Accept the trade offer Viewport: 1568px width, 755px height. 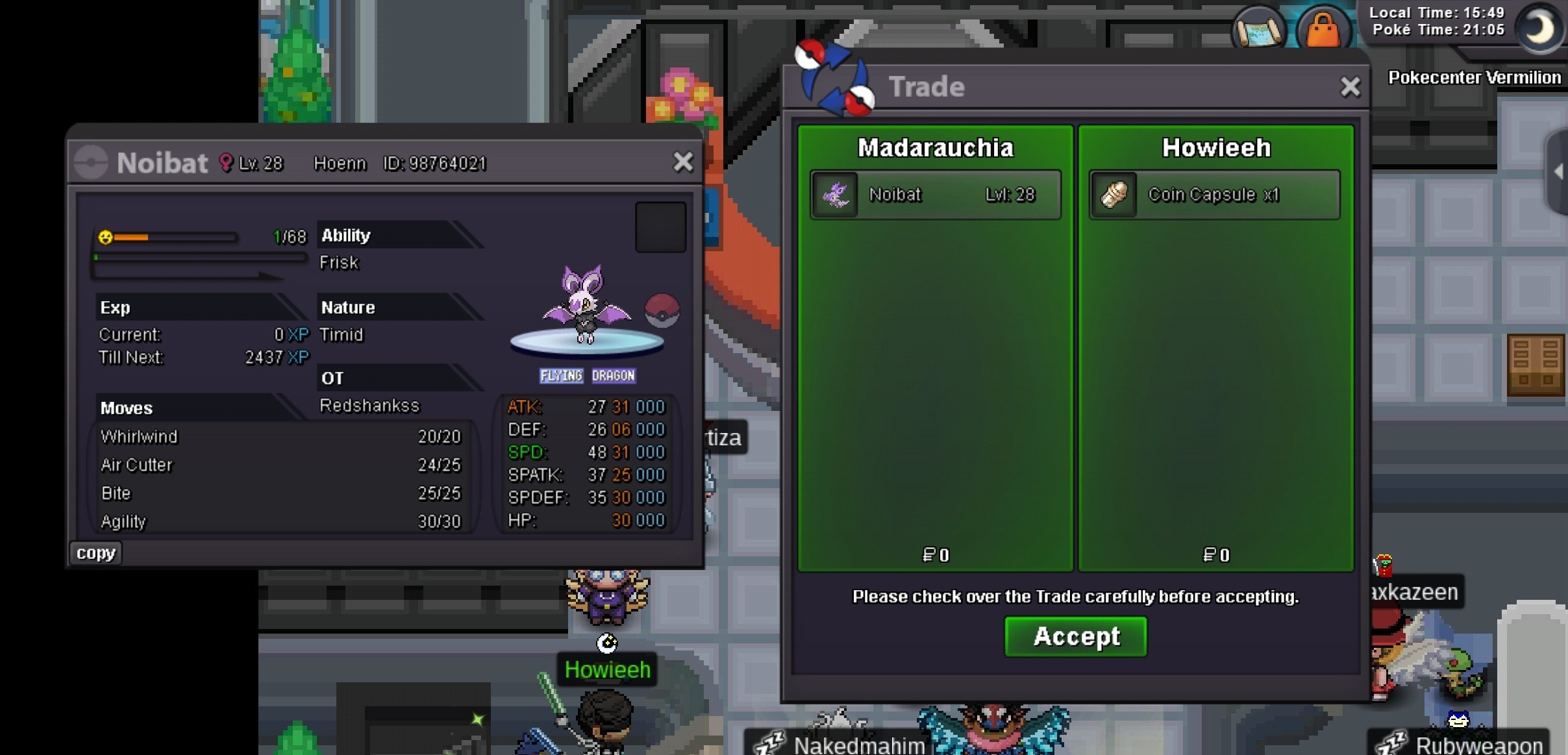click(1075, 636)
